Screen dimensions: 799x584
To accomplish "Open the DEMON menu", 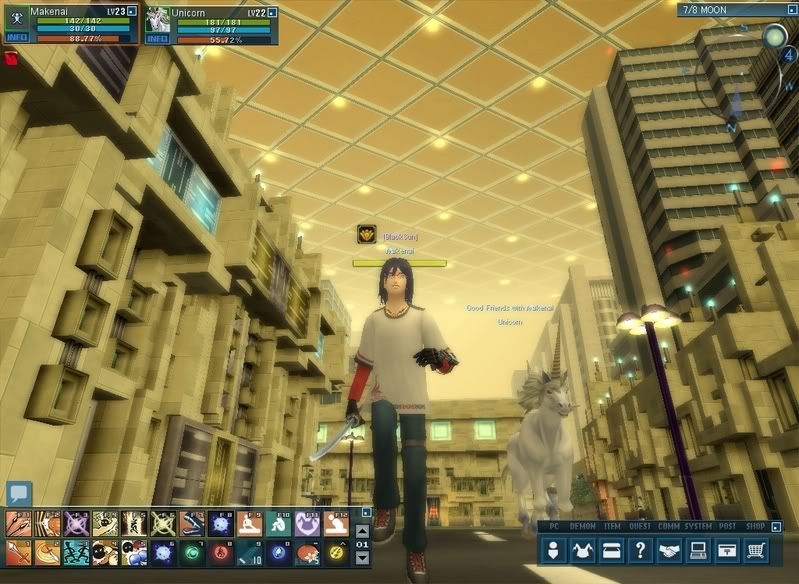I will pos(583,549).
